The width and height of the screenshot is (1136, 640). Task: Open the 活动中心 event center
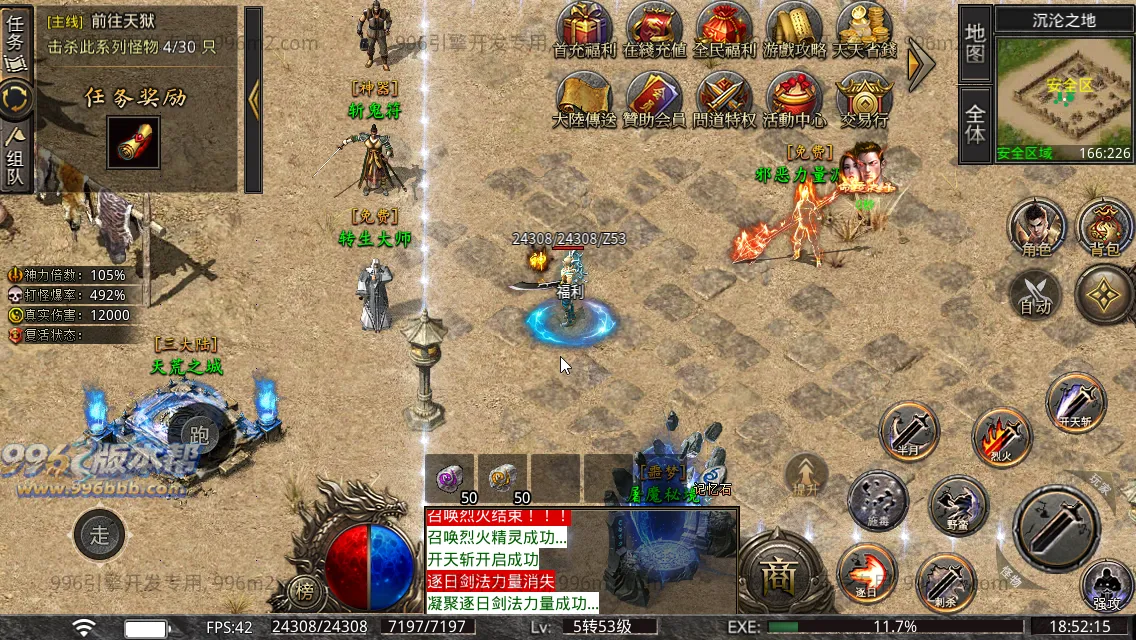coord(795,100)
